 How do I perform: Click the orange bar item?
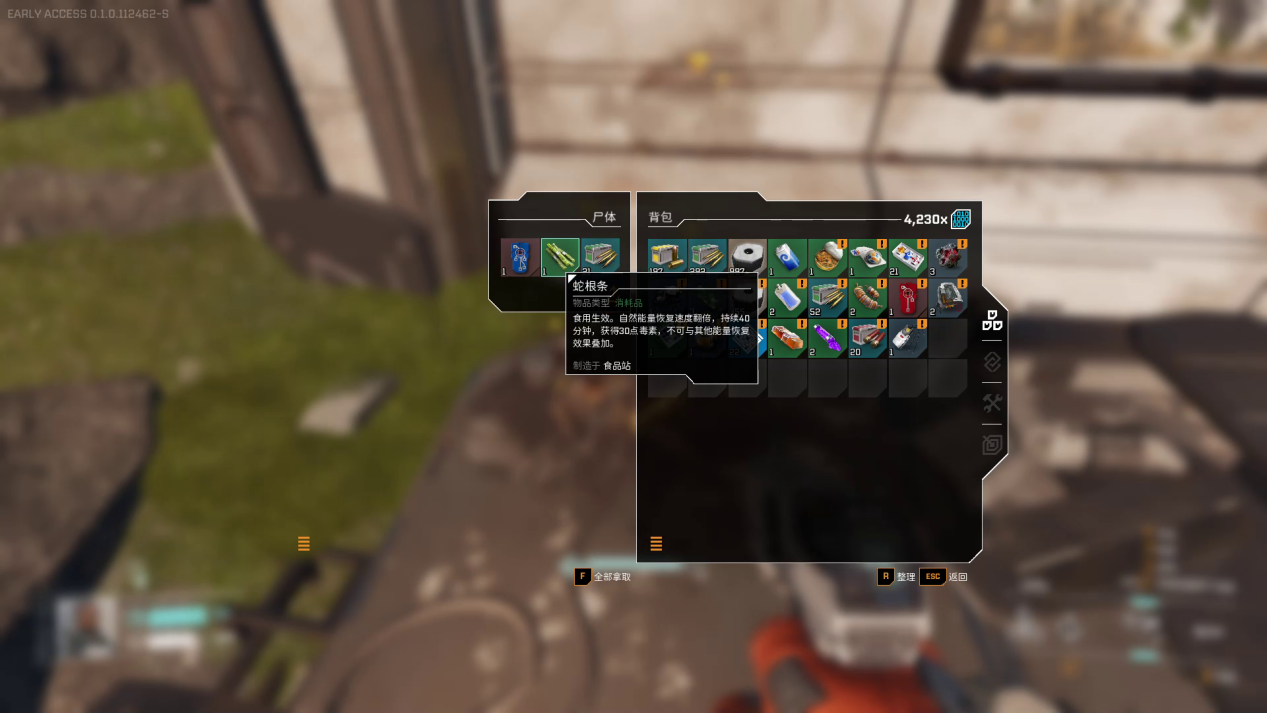[x=787, y=338]
